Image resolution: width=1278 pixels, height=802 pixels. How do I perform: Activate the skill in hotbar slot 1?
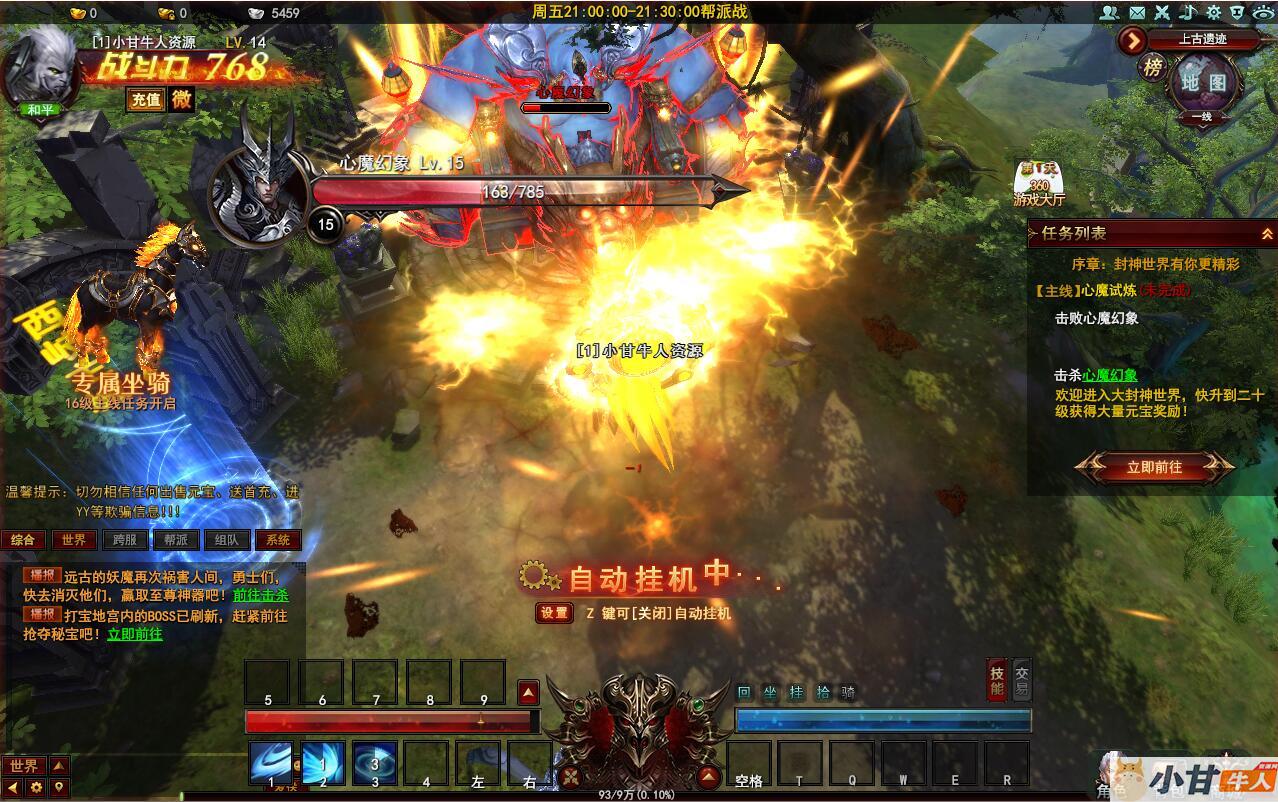(270, 762)
